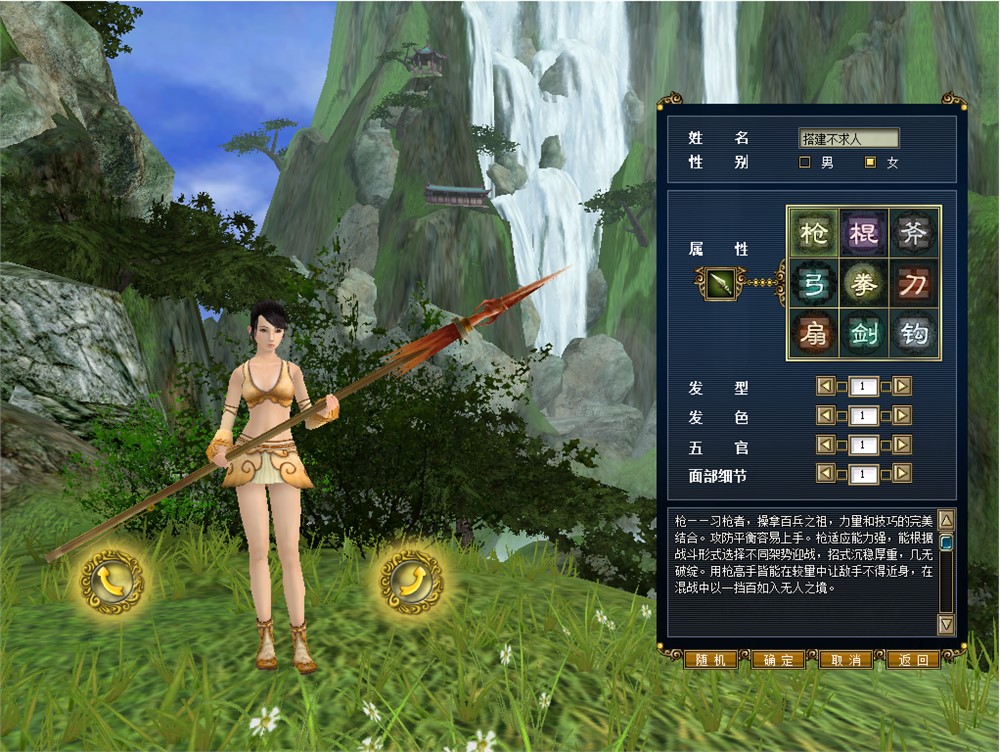Click the character name input field
This screenshot has height=752, width=1000.
pyautogui.click(x=849, y=138)
